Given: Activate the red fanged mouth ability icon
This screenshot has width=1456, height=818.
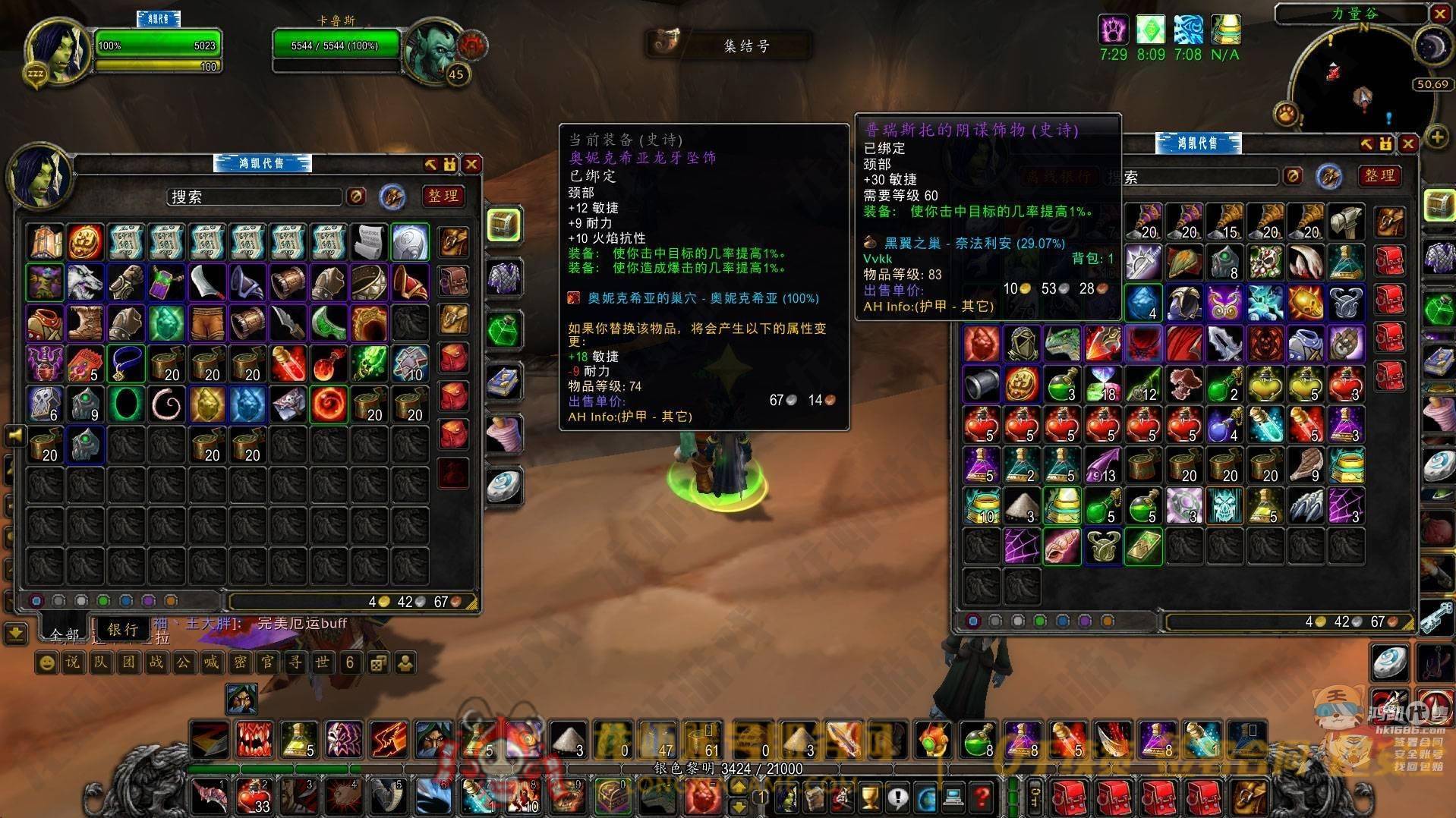Looking at the screenshot, I should pos(255,738).
